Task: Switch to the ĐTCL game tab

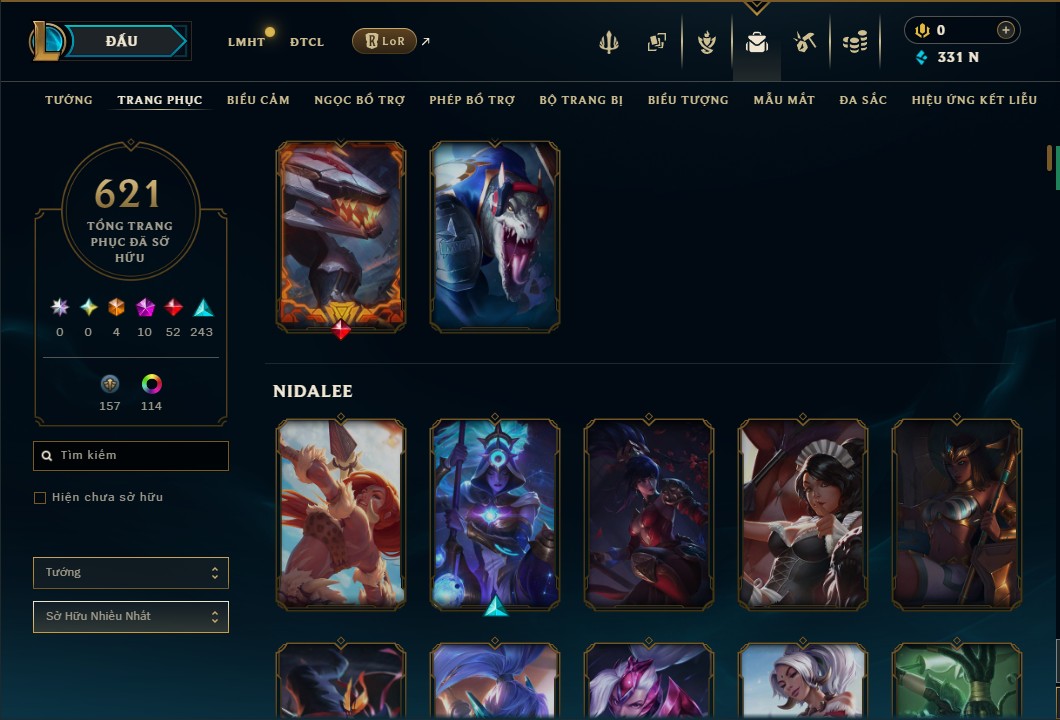Action: pos(307,42)
